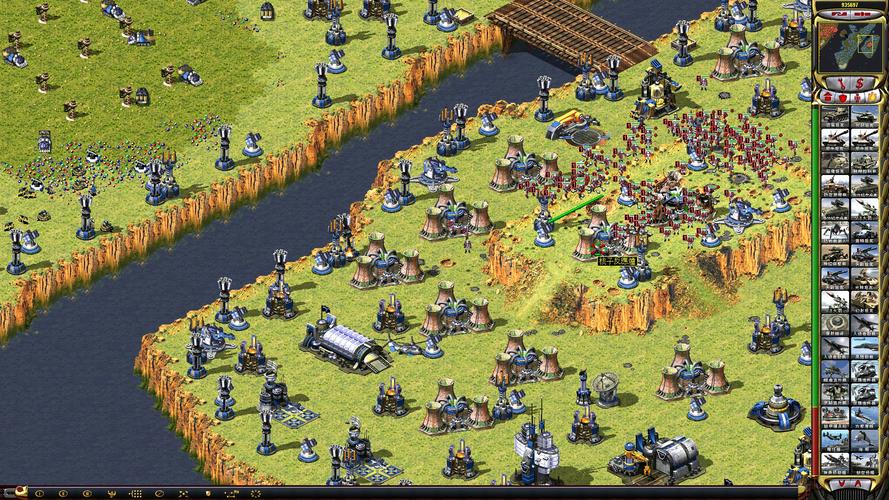
Task: Switch to the infantry production tab
Action: [856, 97]
